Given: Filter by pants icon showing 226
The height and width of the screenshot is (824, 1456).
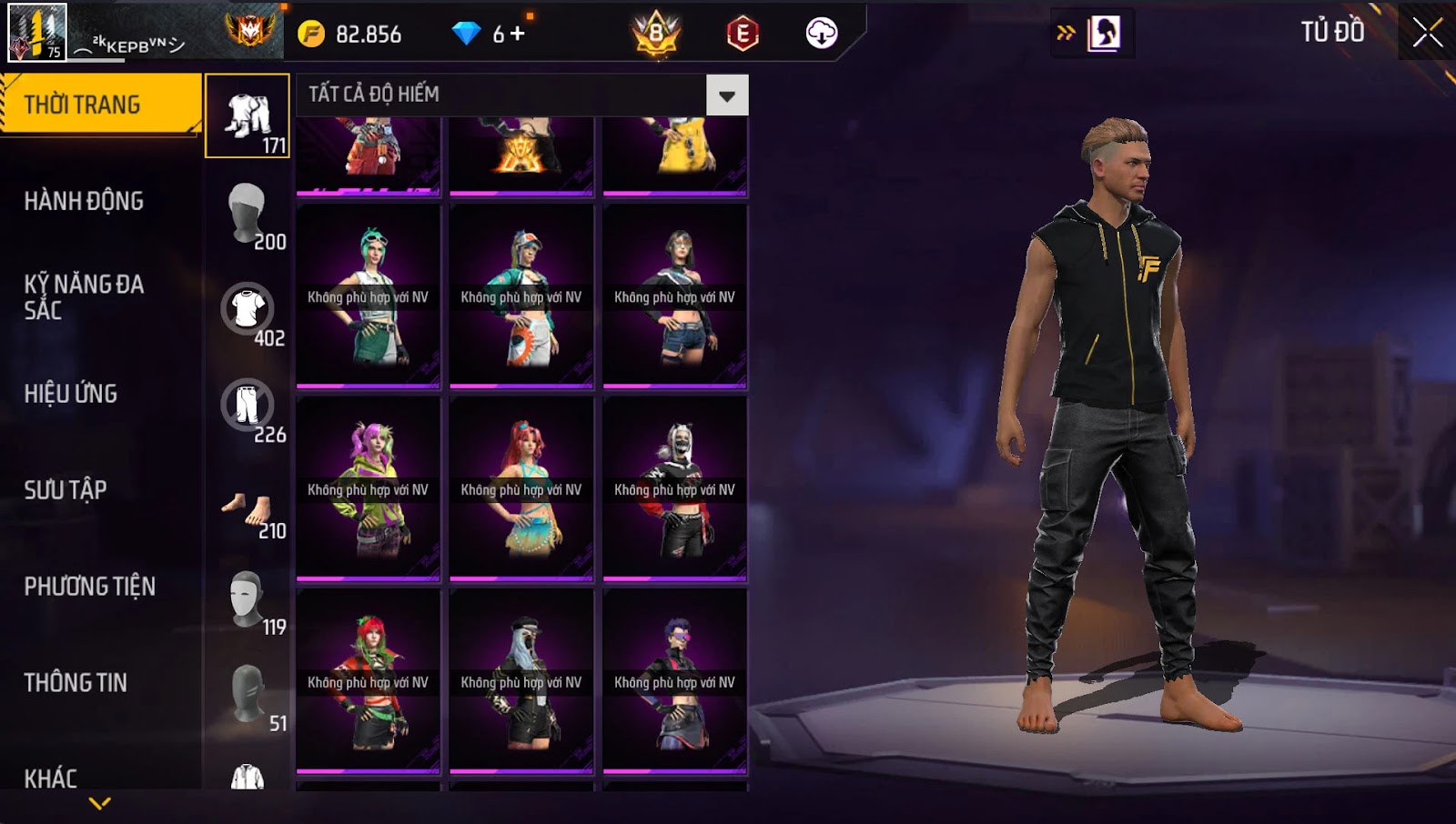Looking at the screenshot, I should 248,406.
